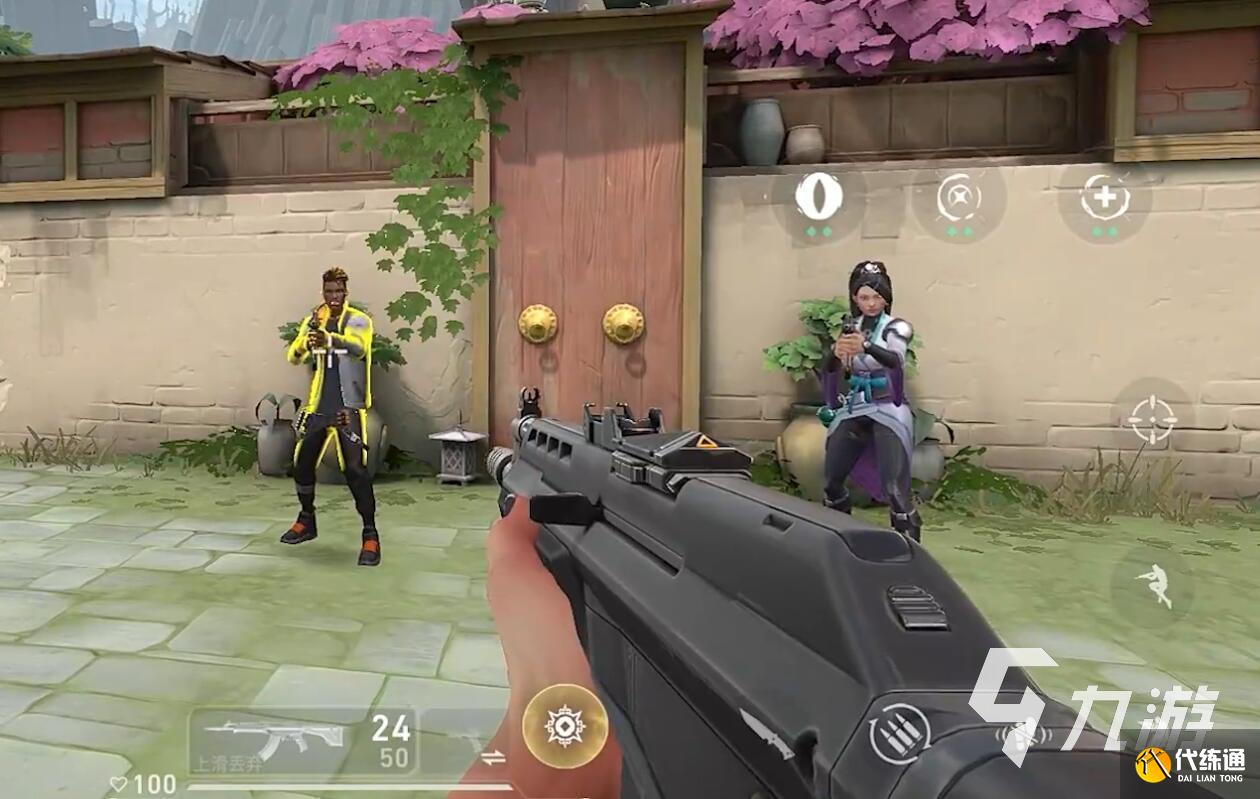Toggle the crouch stance button
The width and height of the screenshot is (1260, 799).
pos(1154,586)
